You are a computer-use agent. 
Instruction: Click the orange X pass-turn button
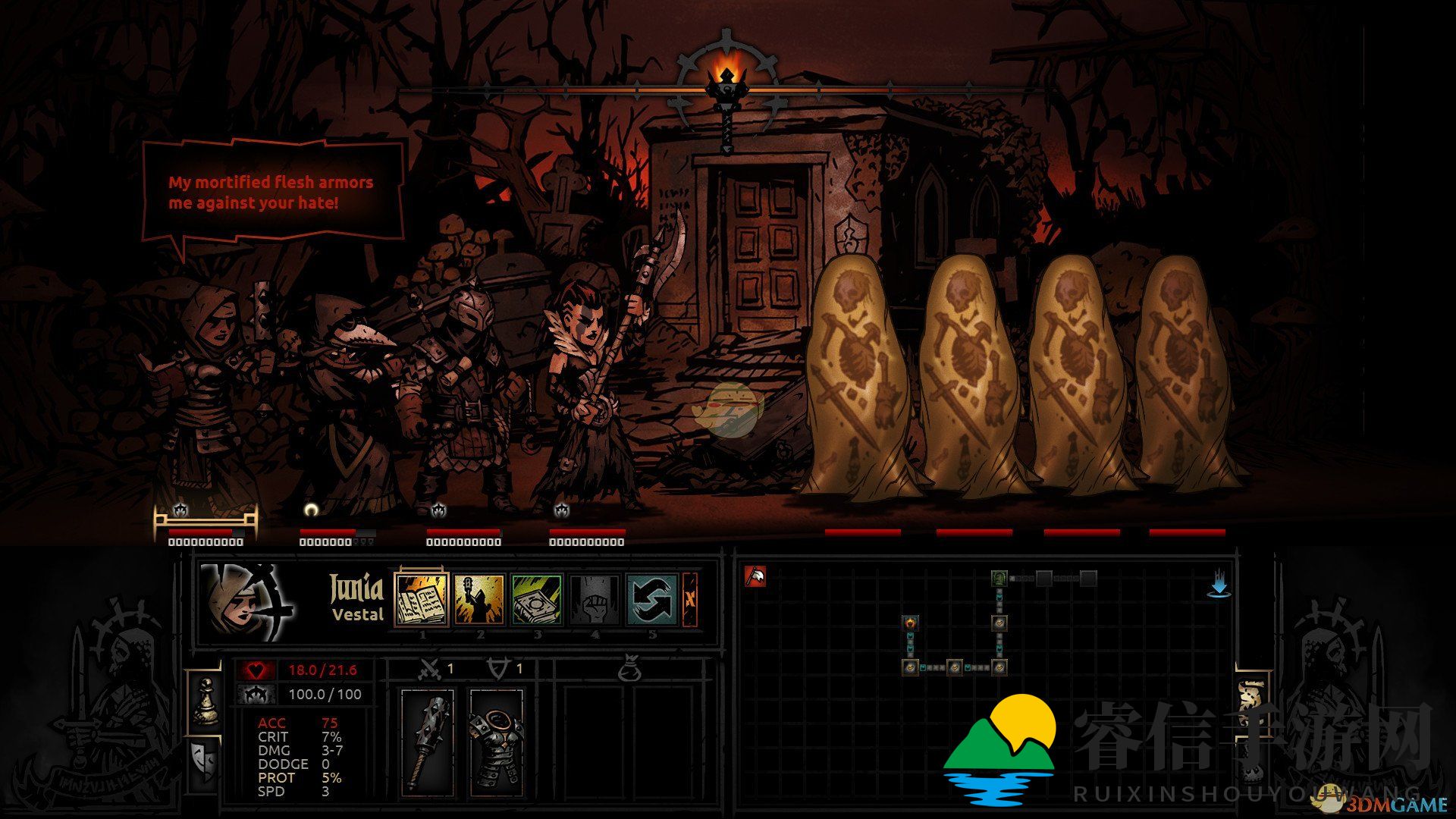tap(690, 599)
